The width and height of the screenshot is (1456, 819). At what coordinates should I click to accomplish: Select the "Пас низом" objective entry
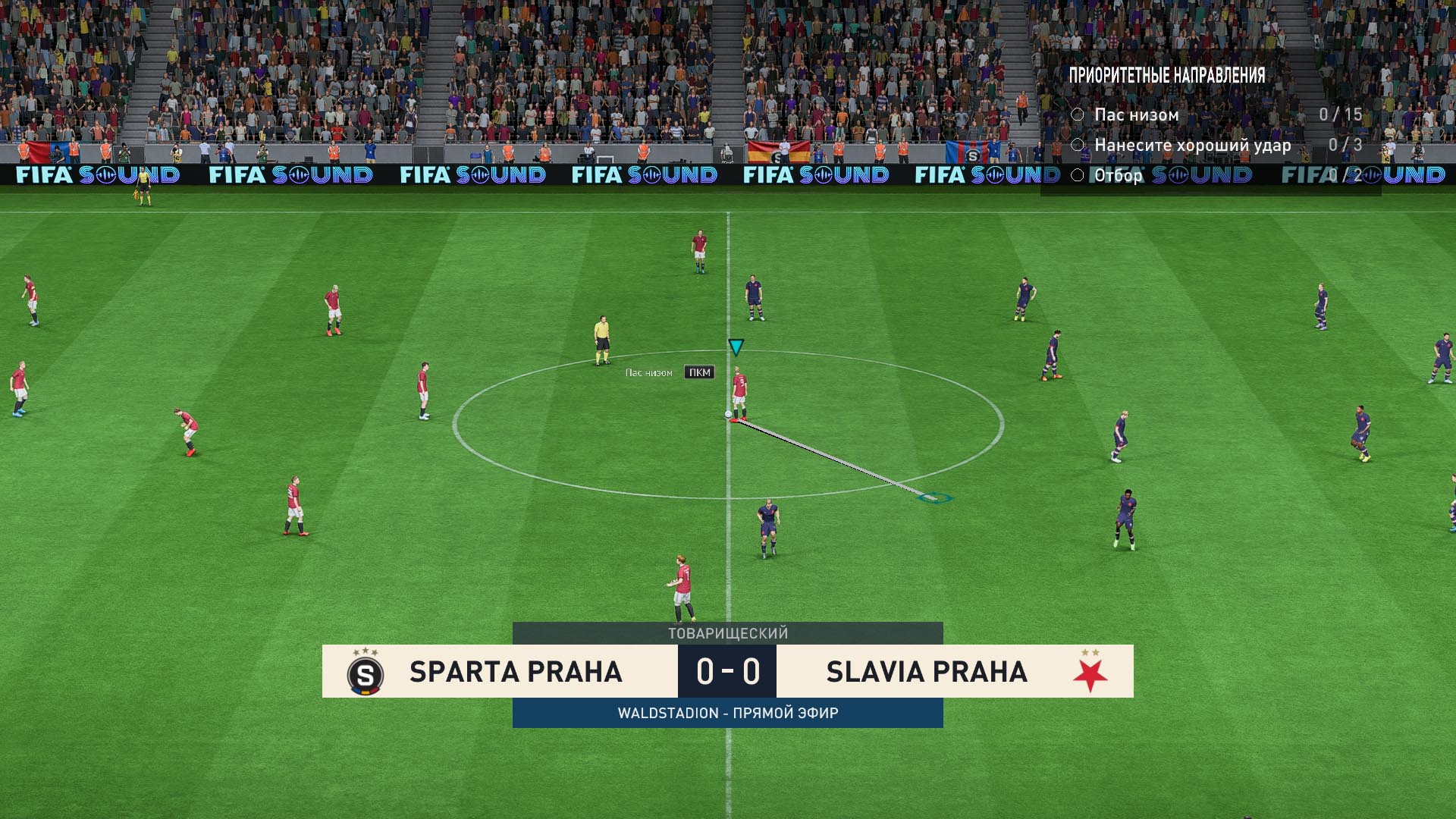(1136, 115)
